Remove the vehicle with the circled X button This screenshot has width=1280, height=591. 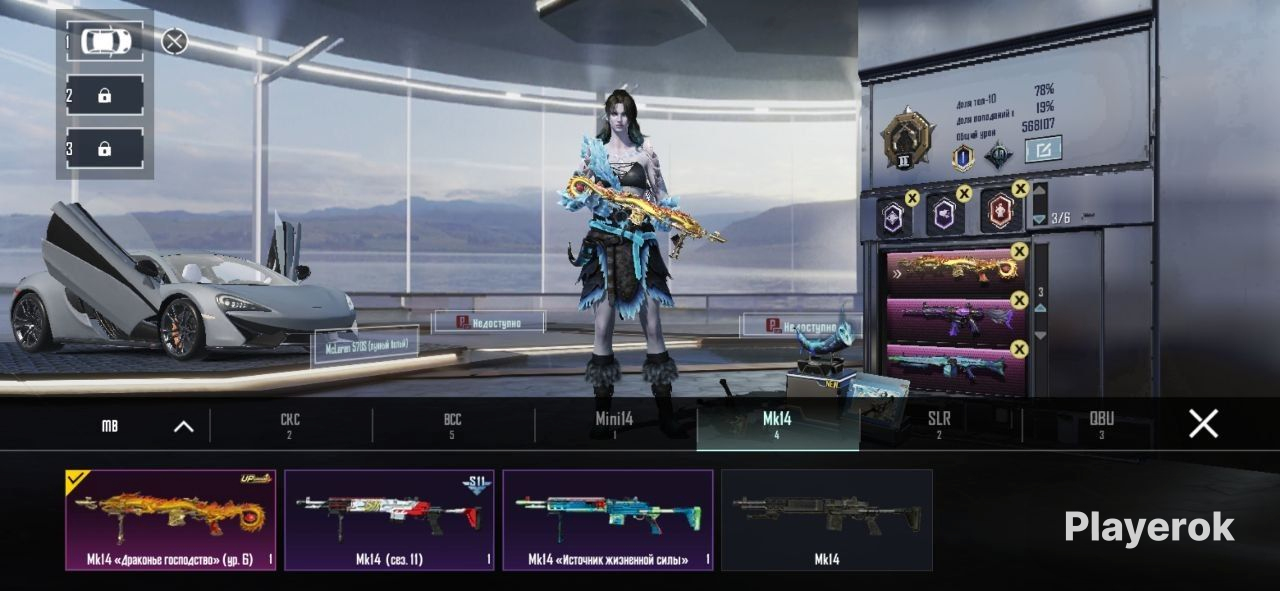pos(174,41)
